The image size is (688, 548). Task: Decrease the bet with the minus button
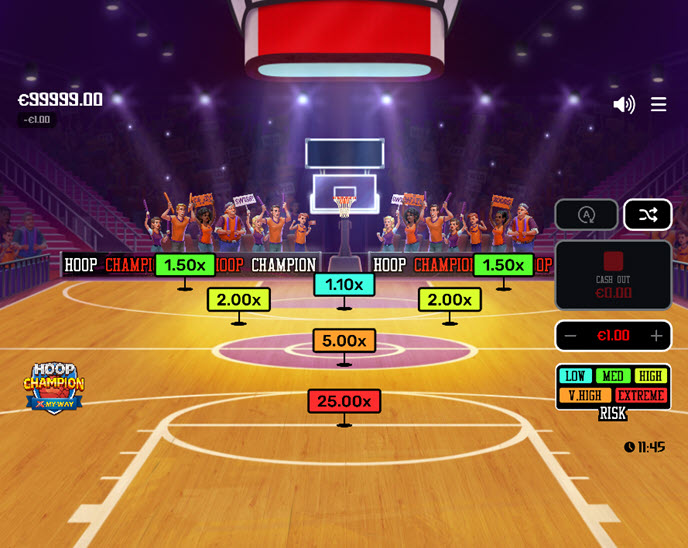click(x=571, y=336)
